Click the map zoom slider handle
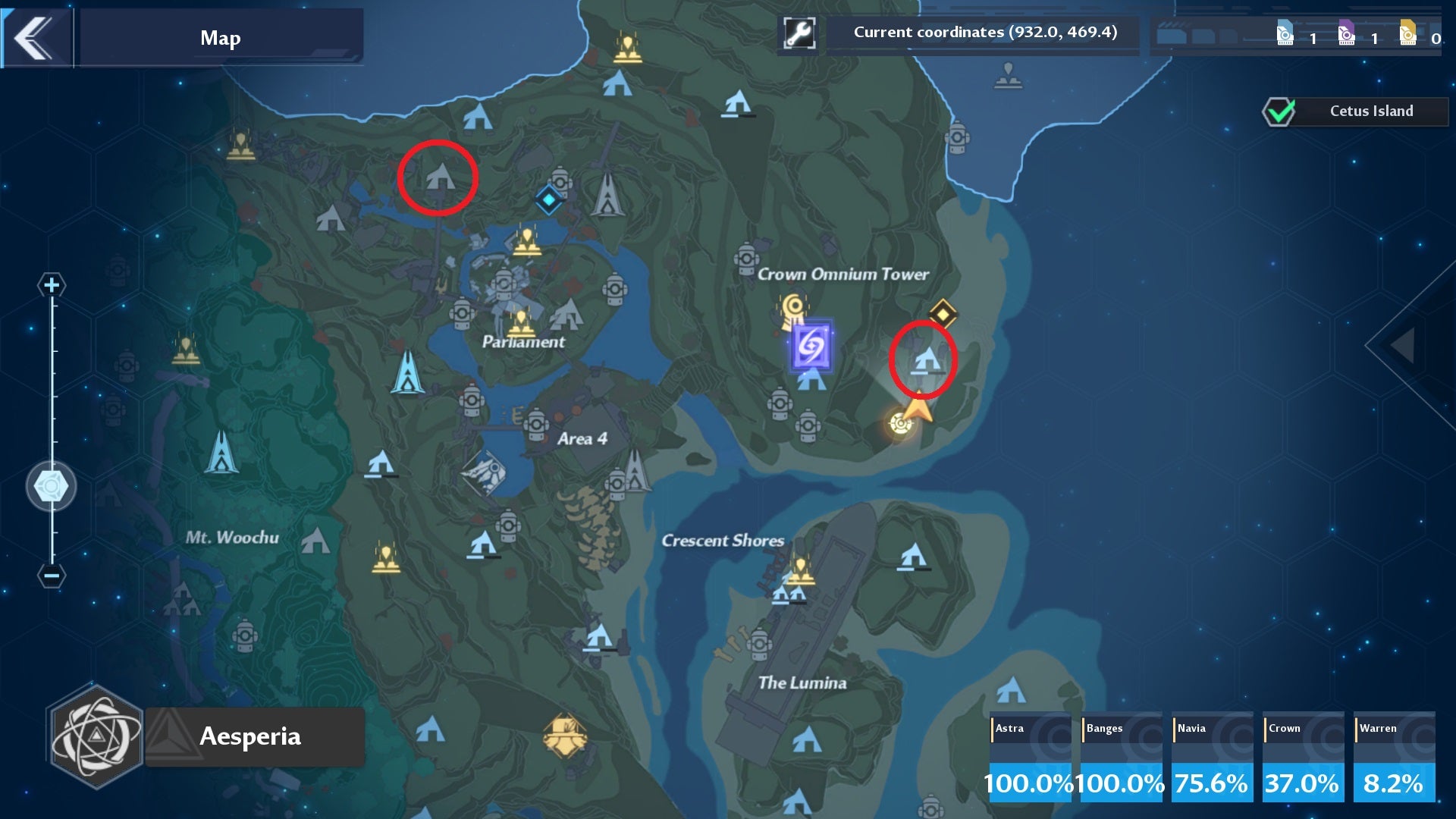The image size is (1456, 819). click(x=51, y=486)
